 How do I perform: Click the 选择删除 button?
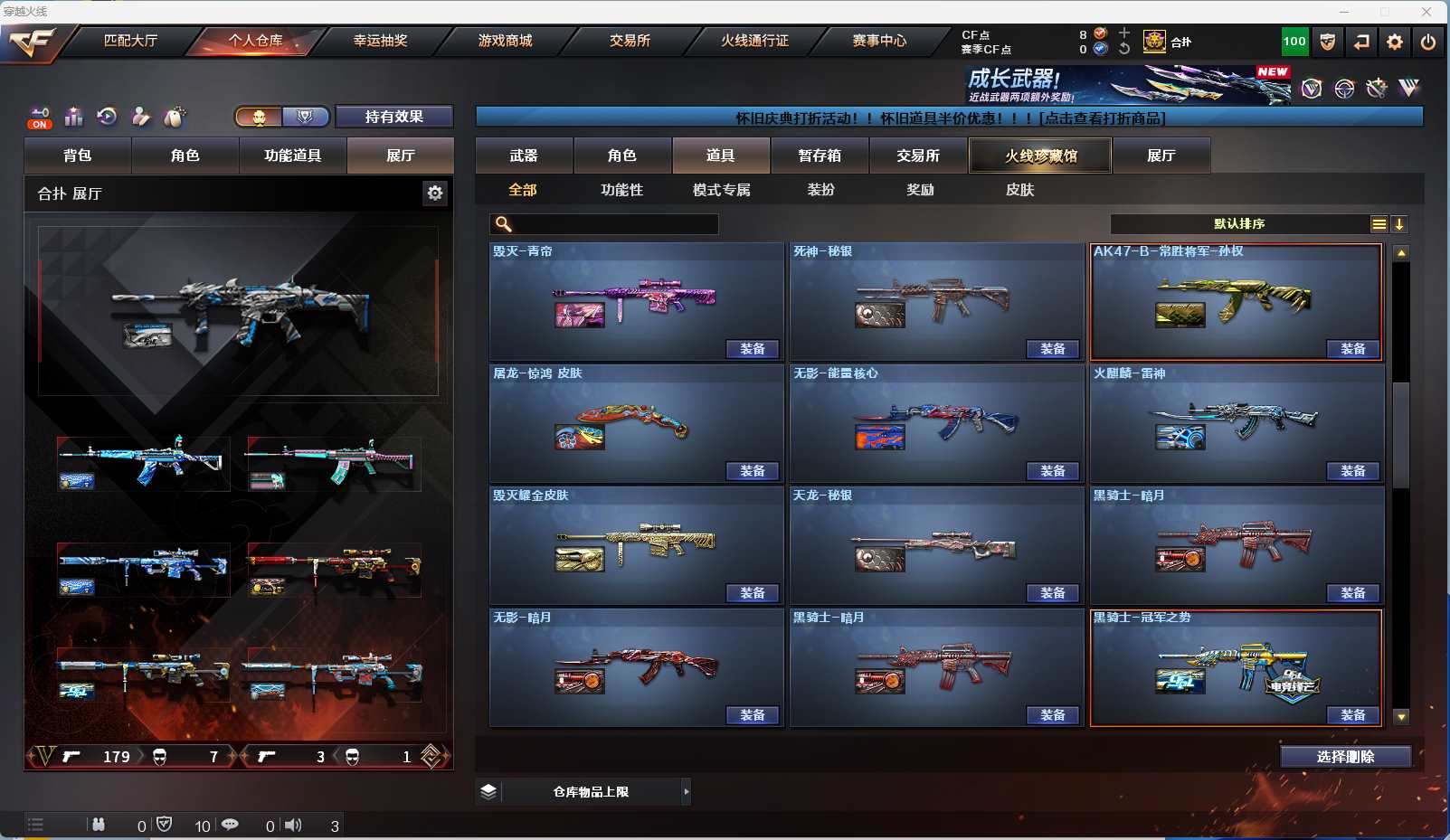point(1345,757)
